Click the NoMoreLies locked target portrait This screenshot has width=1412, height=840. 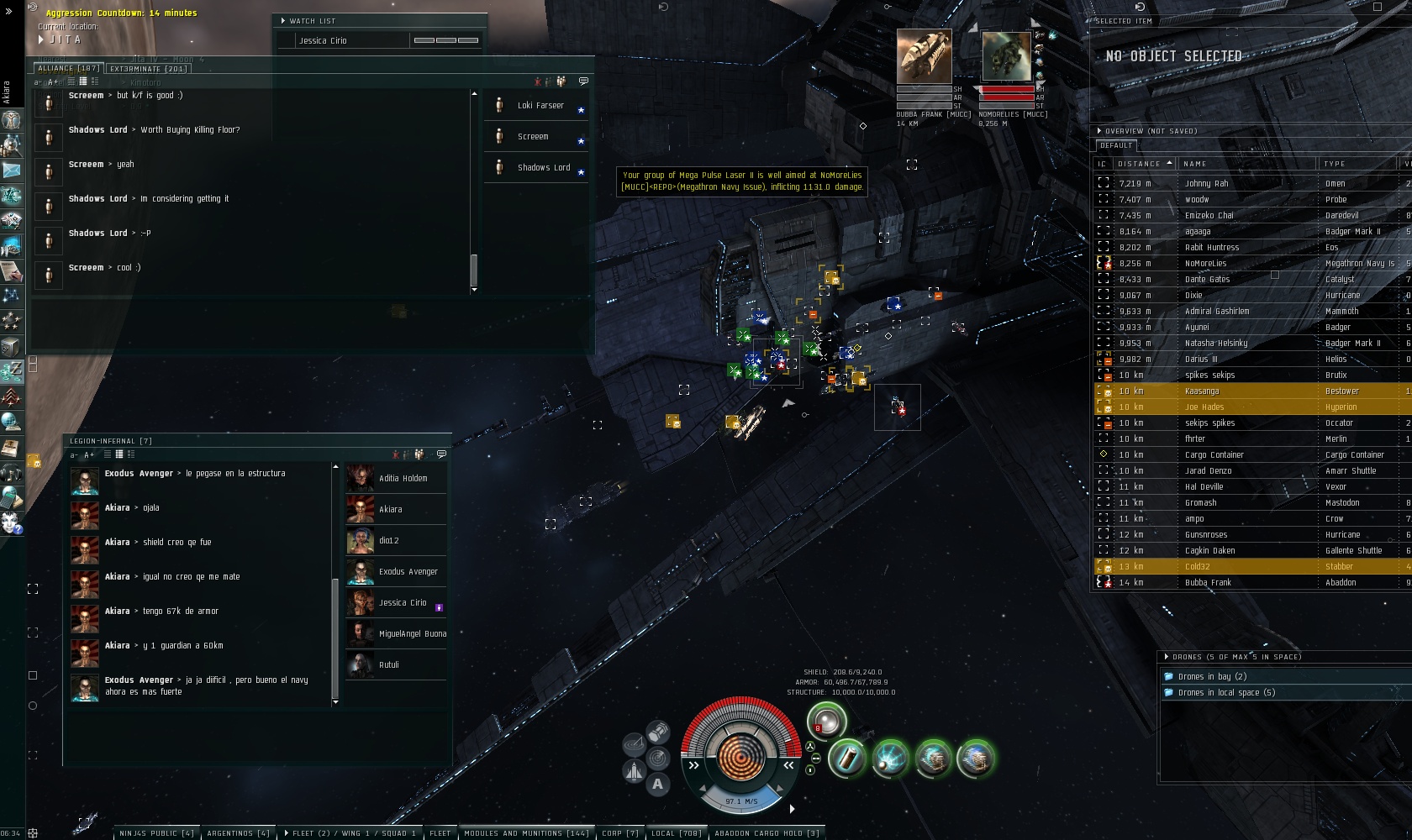1006,57
